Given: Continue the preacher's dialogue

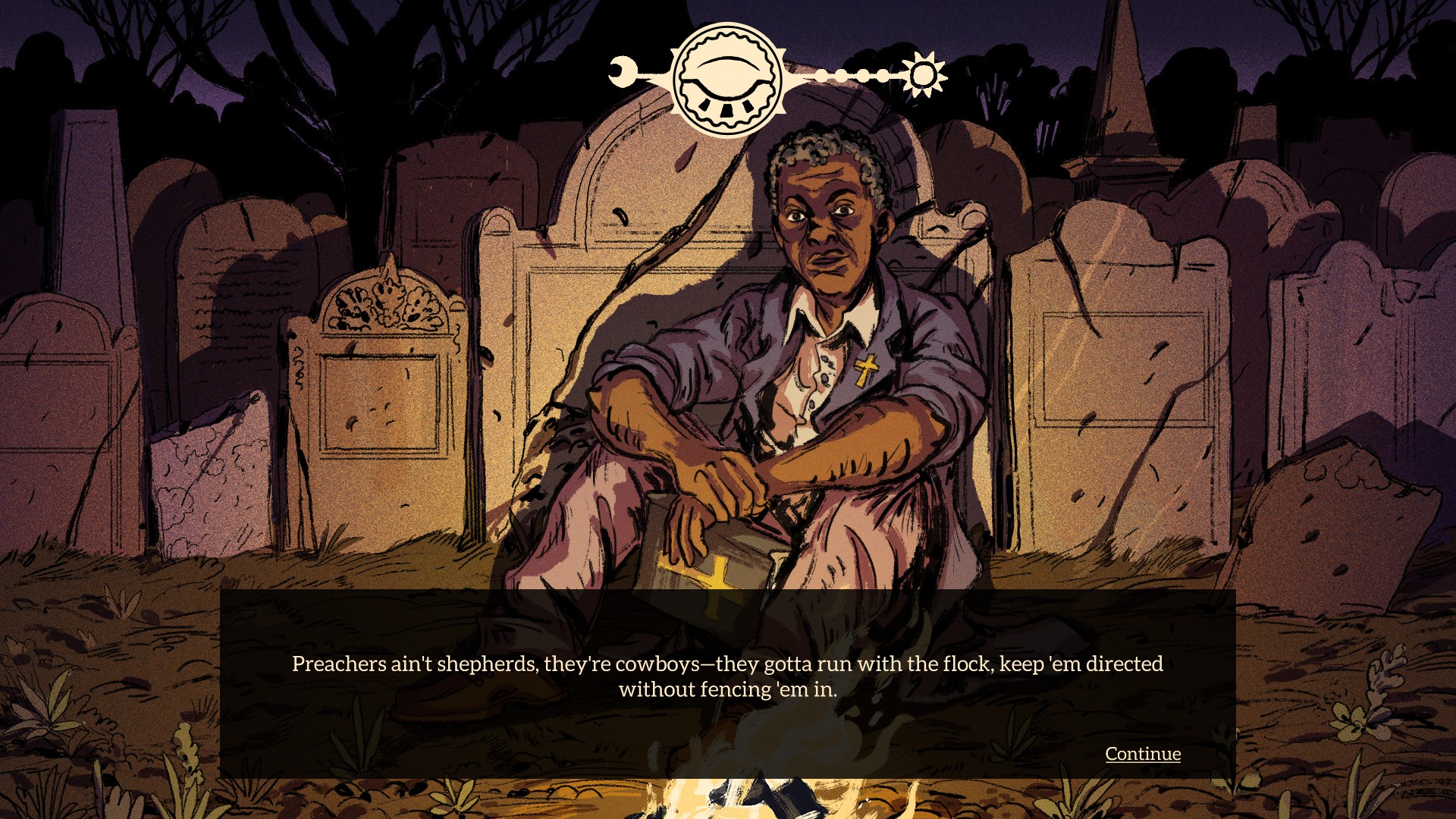Looking at the screenshot, I should (1142, 754).
